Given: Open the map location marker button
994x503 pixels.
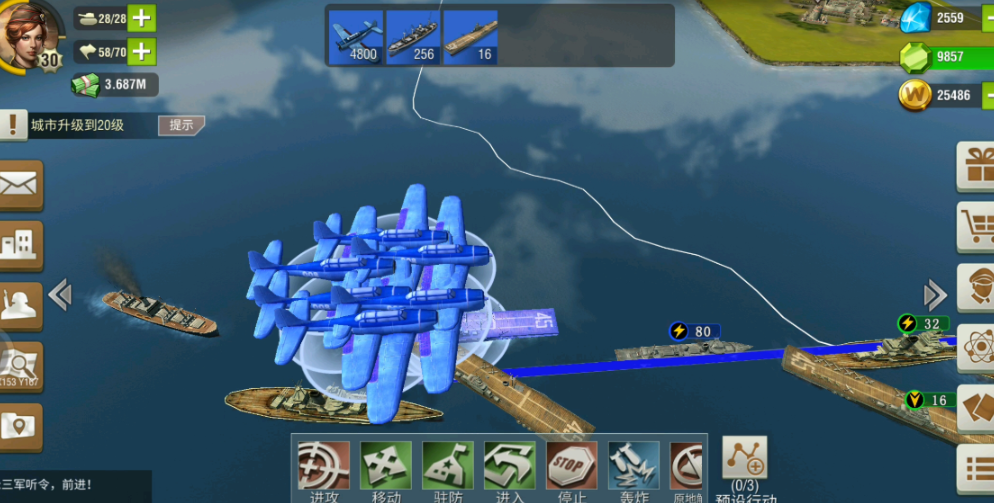Looking at the screenshot, I should [x=21, y=426].
